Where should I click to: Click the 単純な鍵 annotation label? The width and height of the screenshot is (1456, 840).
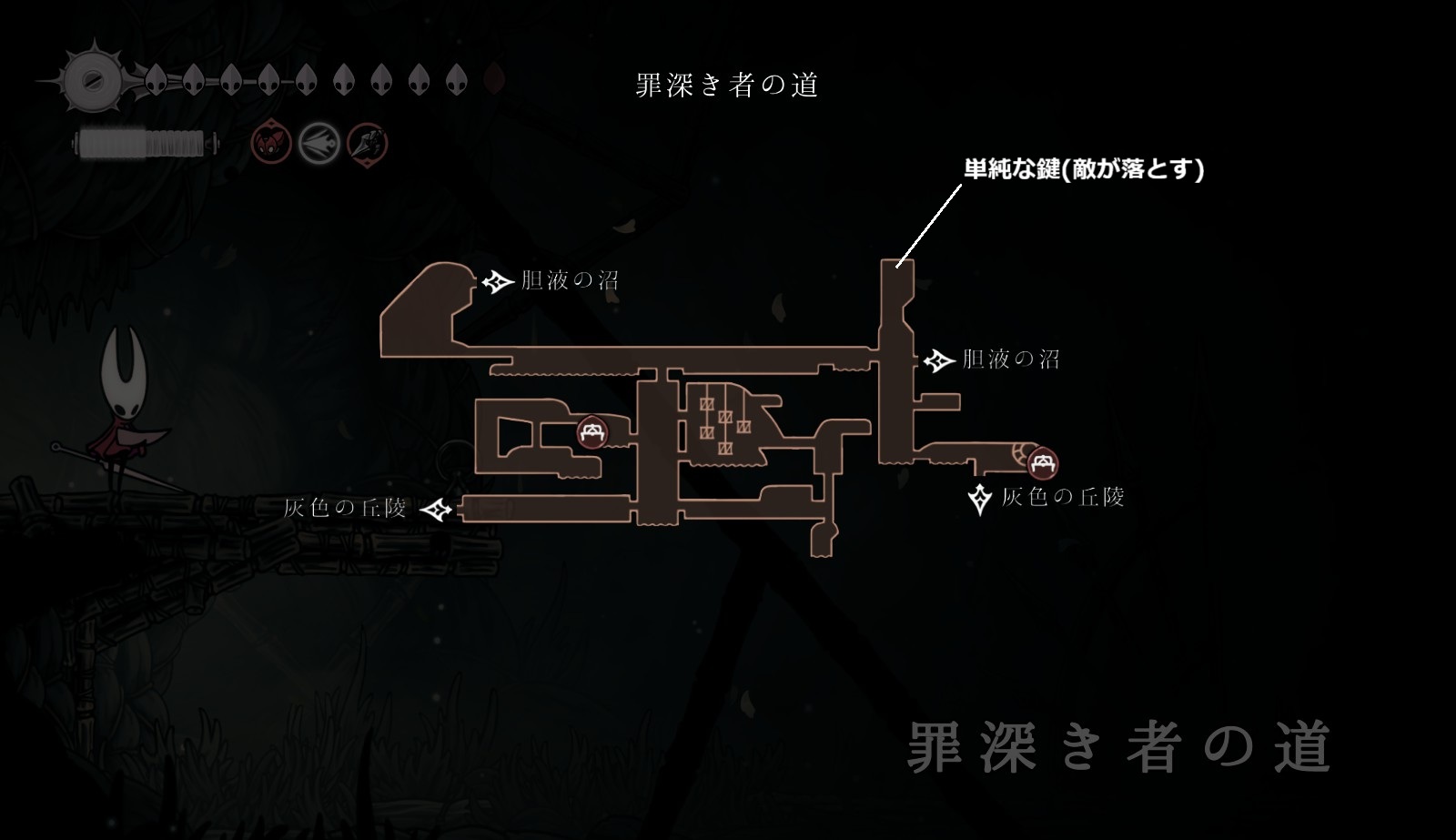[1084, 169]
